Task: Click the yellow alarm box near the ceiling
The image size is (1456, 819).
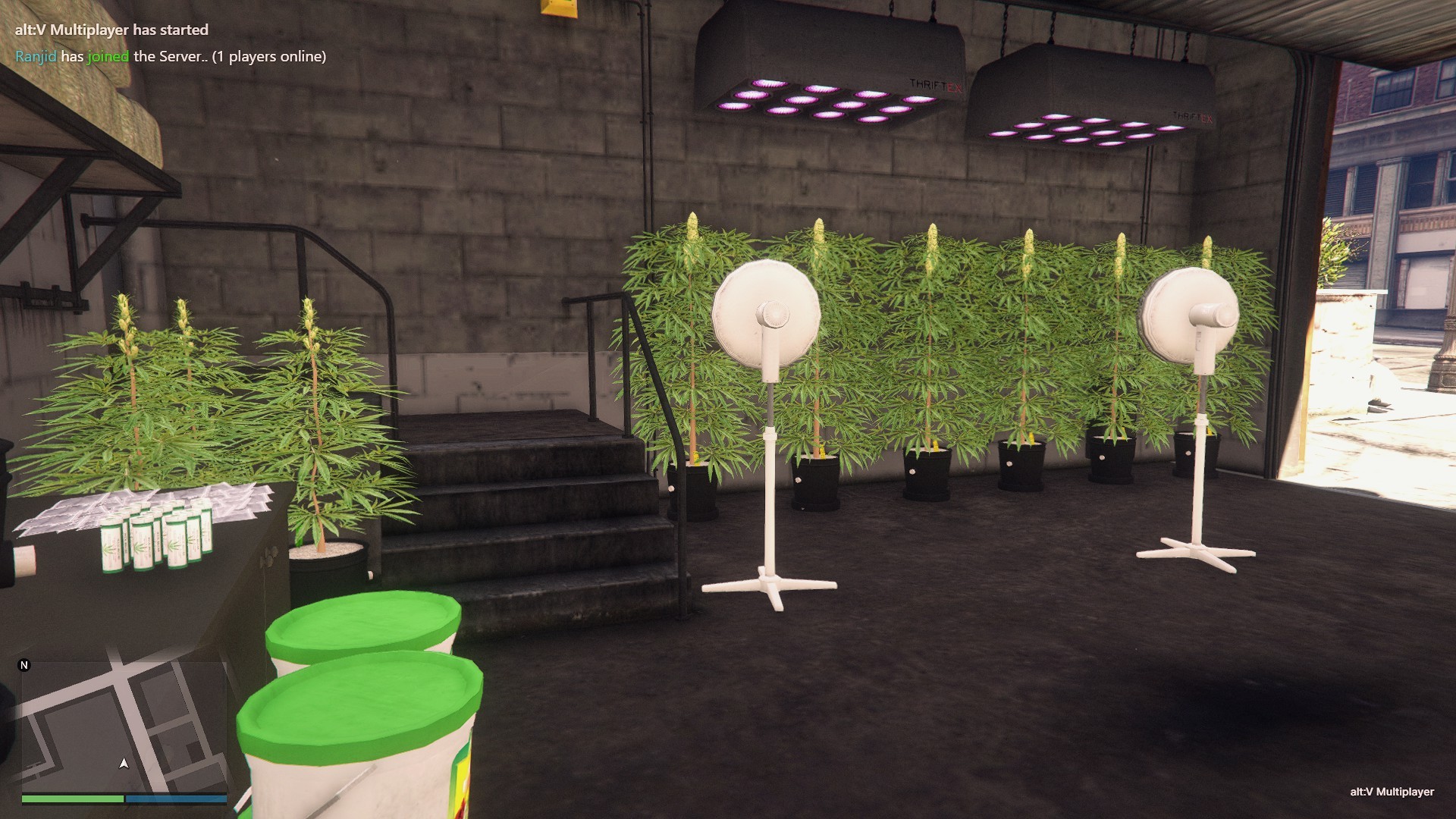Action: (556, 9)
